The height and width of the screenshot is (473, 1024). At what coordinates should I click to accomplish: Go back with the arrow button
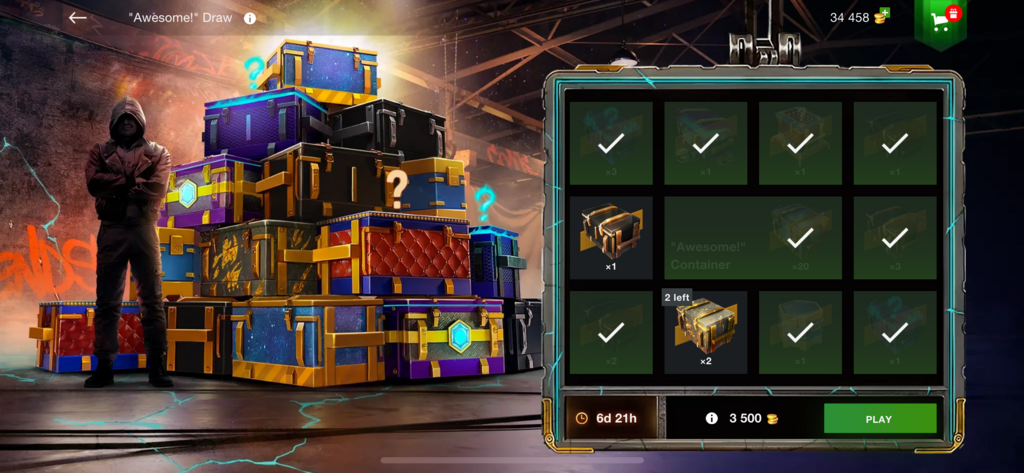77,18
